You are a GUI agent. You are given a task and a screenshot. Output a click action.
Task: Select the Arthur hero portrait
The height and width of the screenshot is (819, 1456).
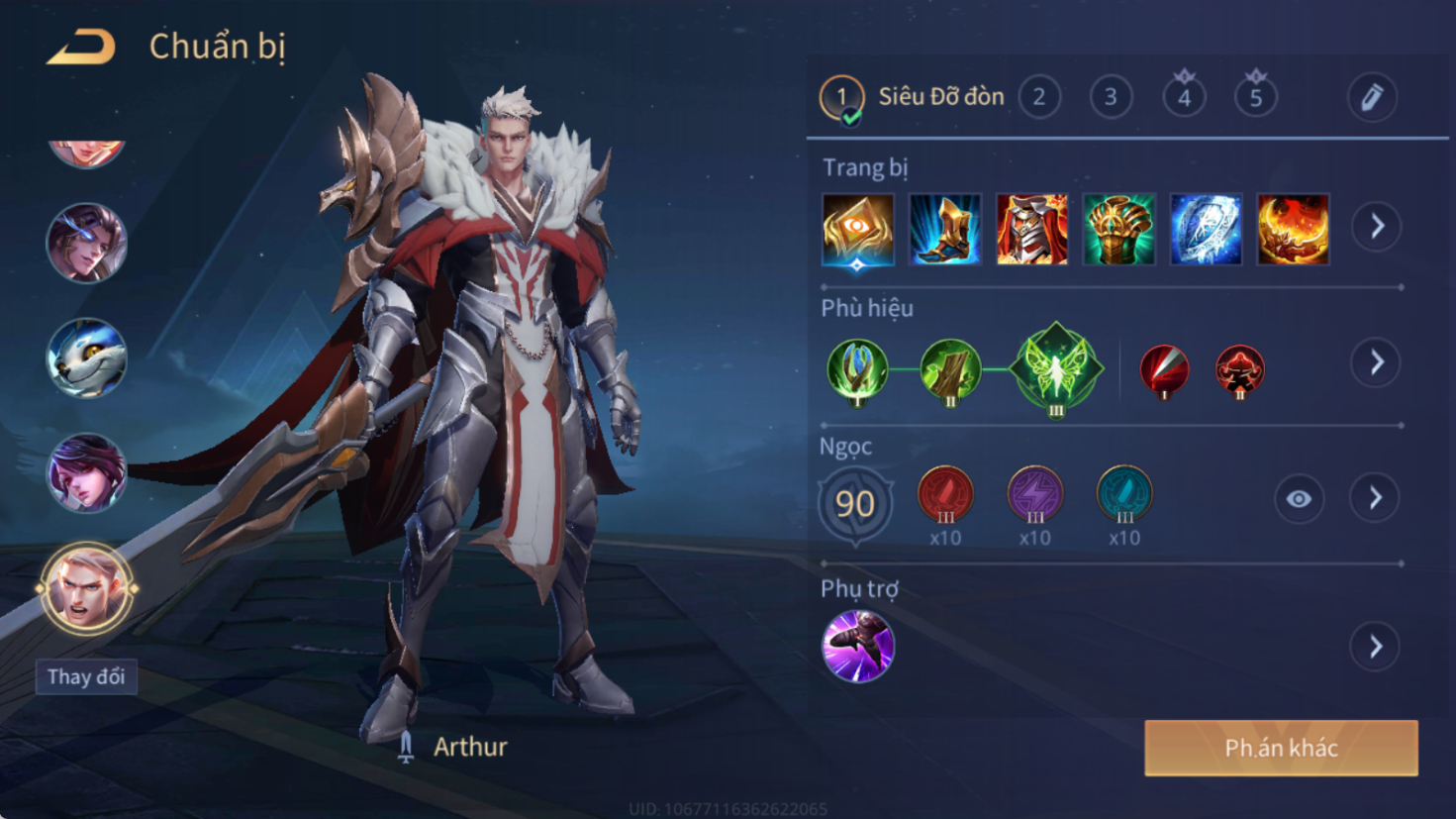86,588
